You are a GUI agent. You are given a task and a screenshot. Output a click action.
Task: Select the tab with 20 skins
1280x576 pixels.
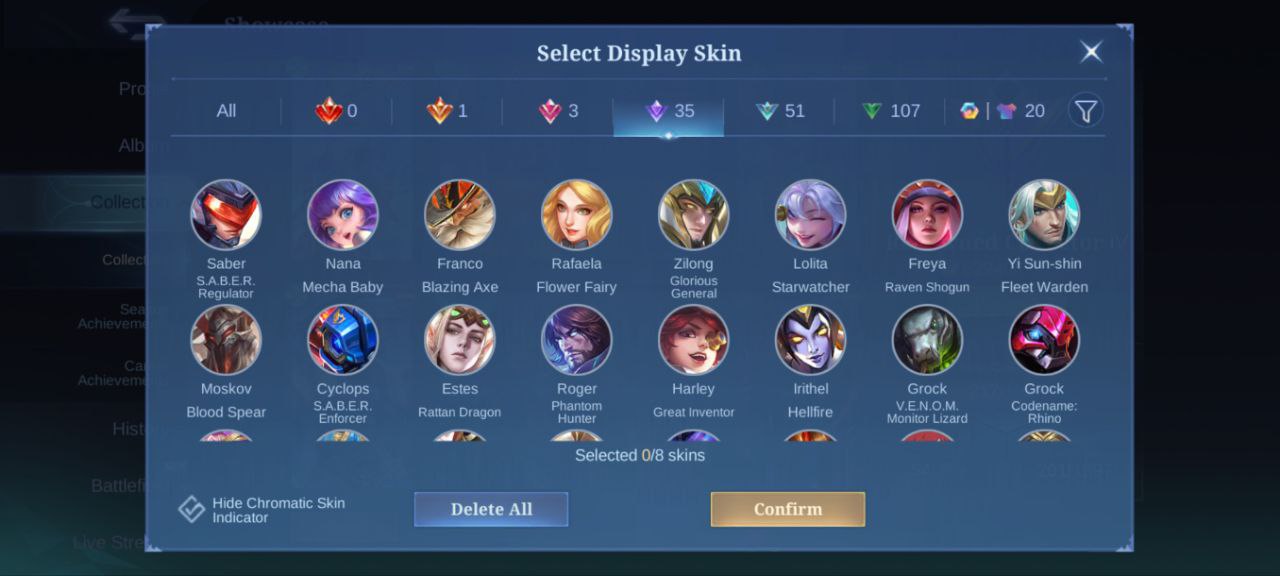[x=1003, y=111]
